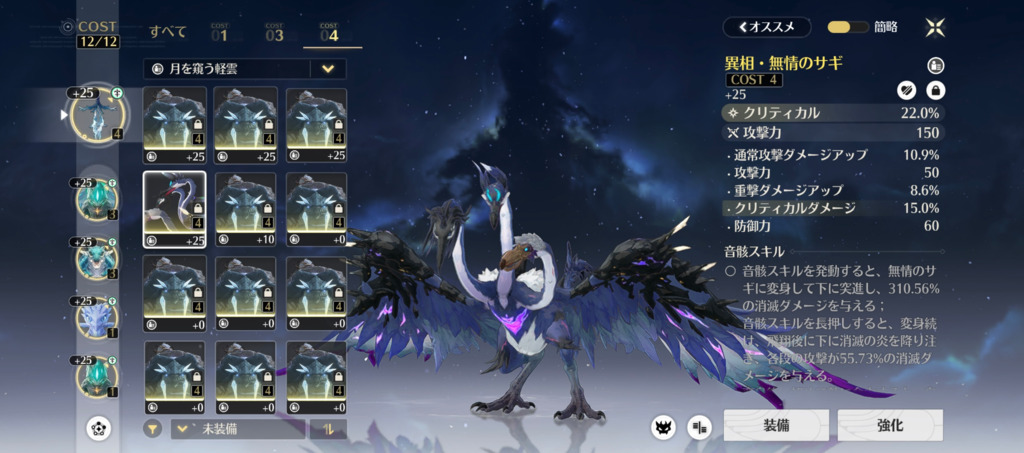The width and height of the screenshot is (1024, 453).
Task: Toggle the sort order arrows button
Action: click(328, 429)
